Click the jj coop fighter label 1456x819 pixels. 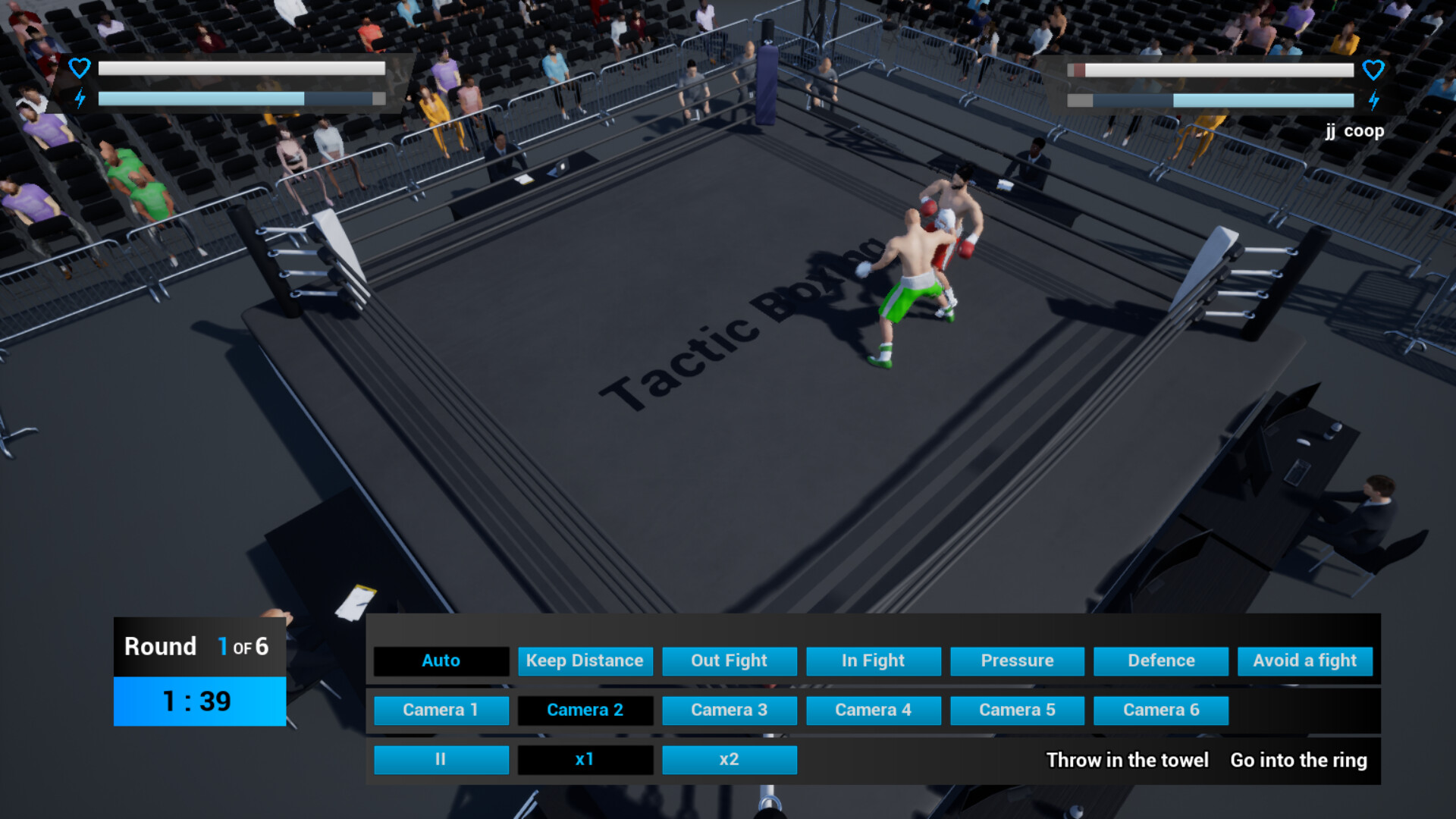point(1353,130)
